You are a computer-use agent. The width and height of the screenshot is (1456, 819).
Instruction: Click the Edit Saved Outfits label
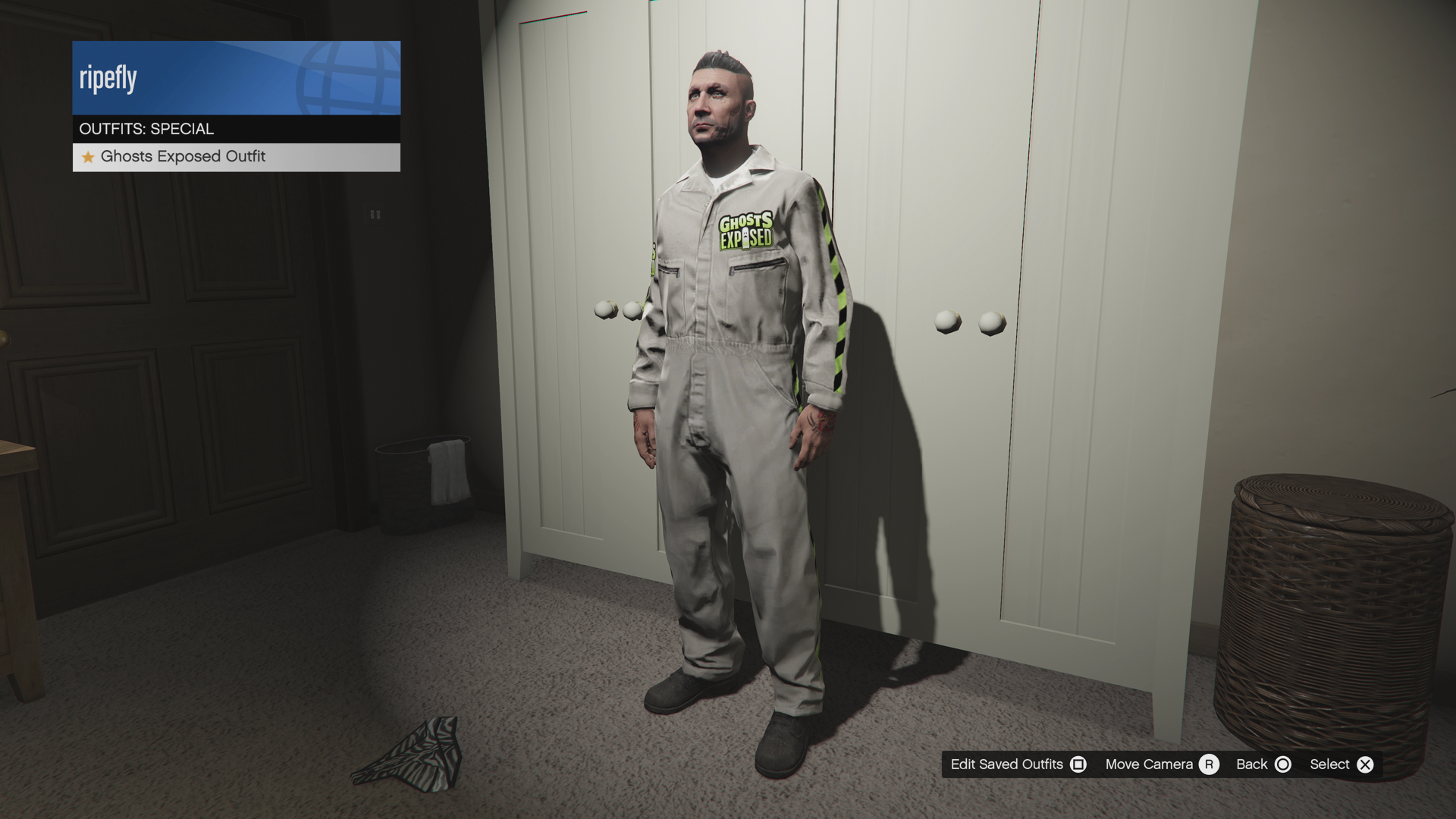pyautogui.click(x=1009, y=764)
